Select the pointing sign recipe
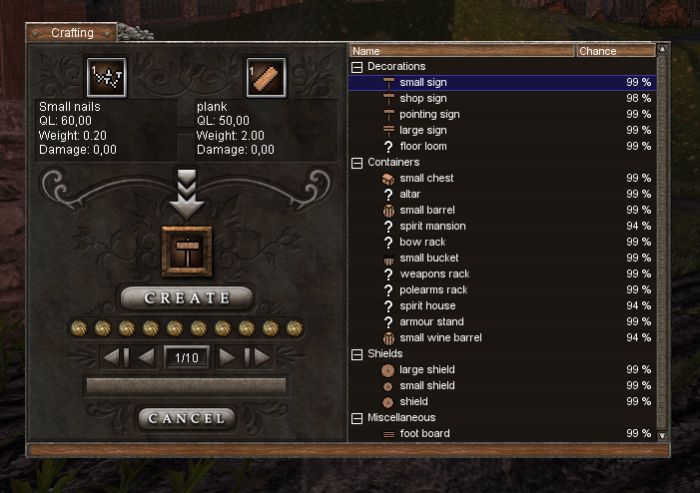This screenshot has height=493, width=700. 429,114
